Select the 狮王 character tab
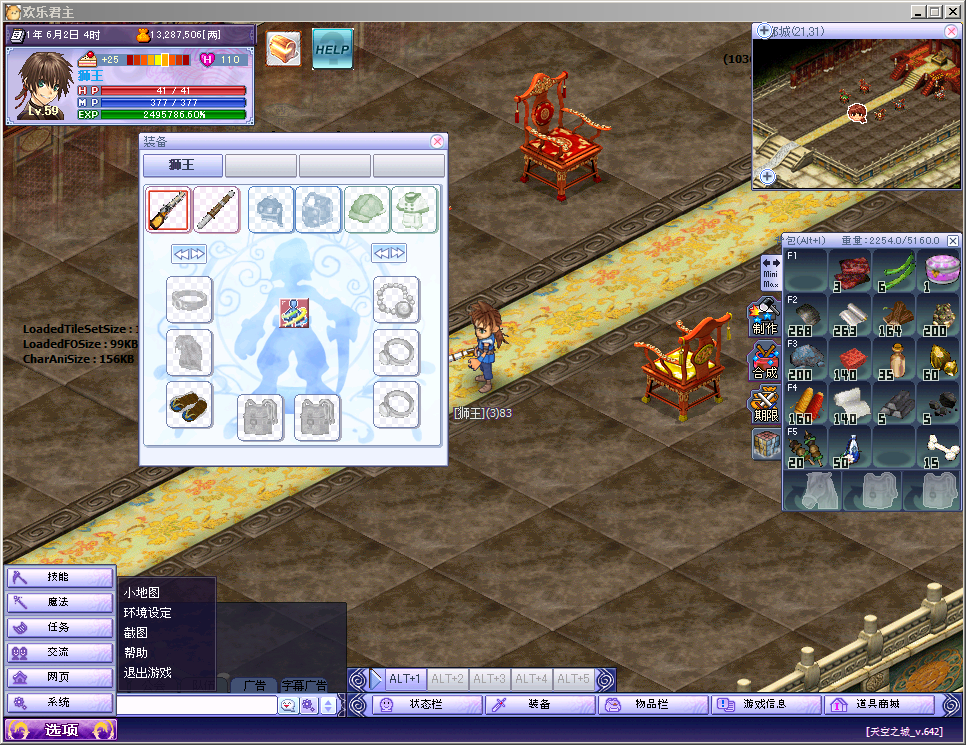The height and width of the screenshot is (745, 966). coord(182,165)
